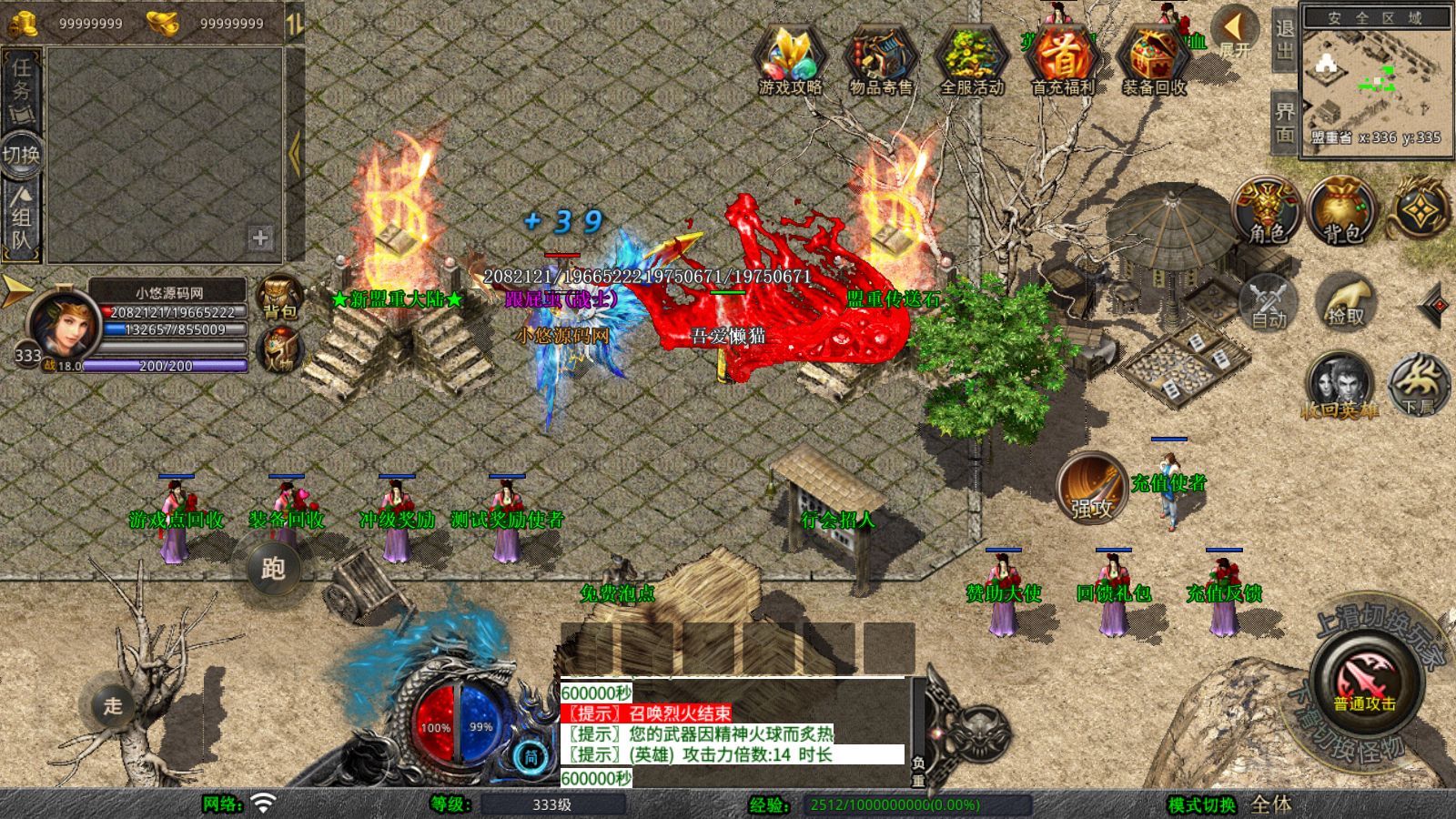1456x819 pixels.
Task: Click the 退出 exit button
Action: click(x=1284, y=39)
